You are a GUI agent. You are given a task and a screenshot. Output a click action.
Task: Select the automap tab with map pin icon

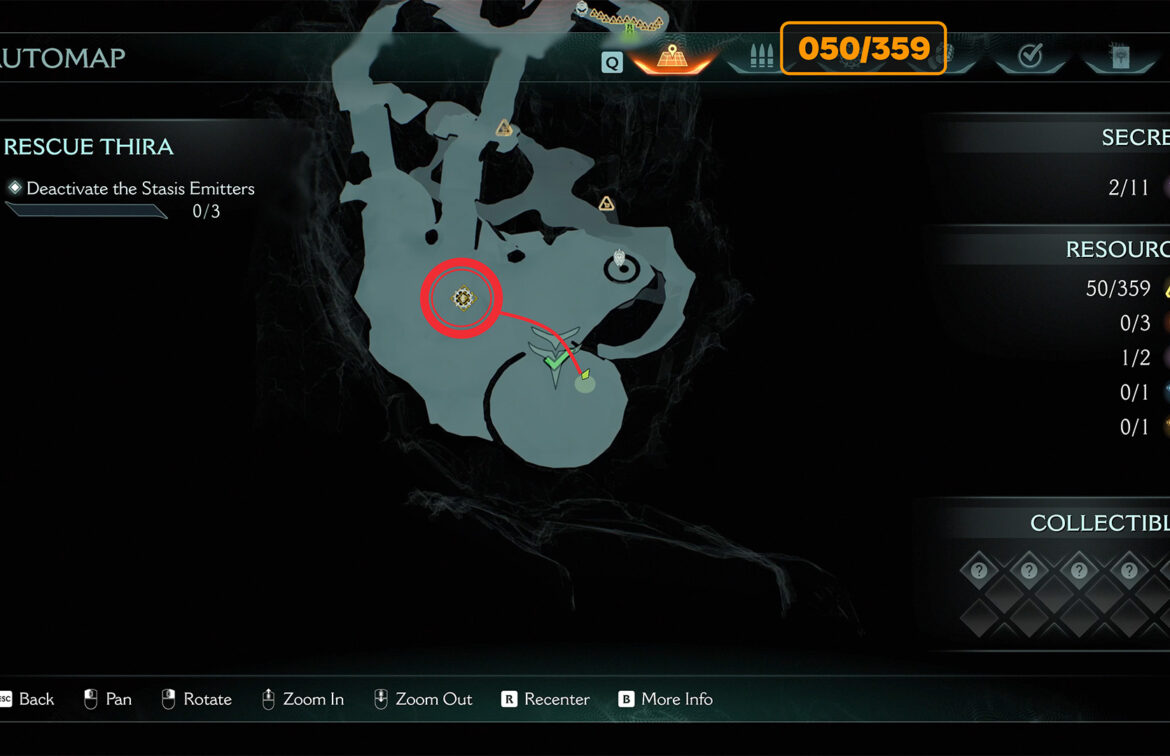click(x=671, y=57)
